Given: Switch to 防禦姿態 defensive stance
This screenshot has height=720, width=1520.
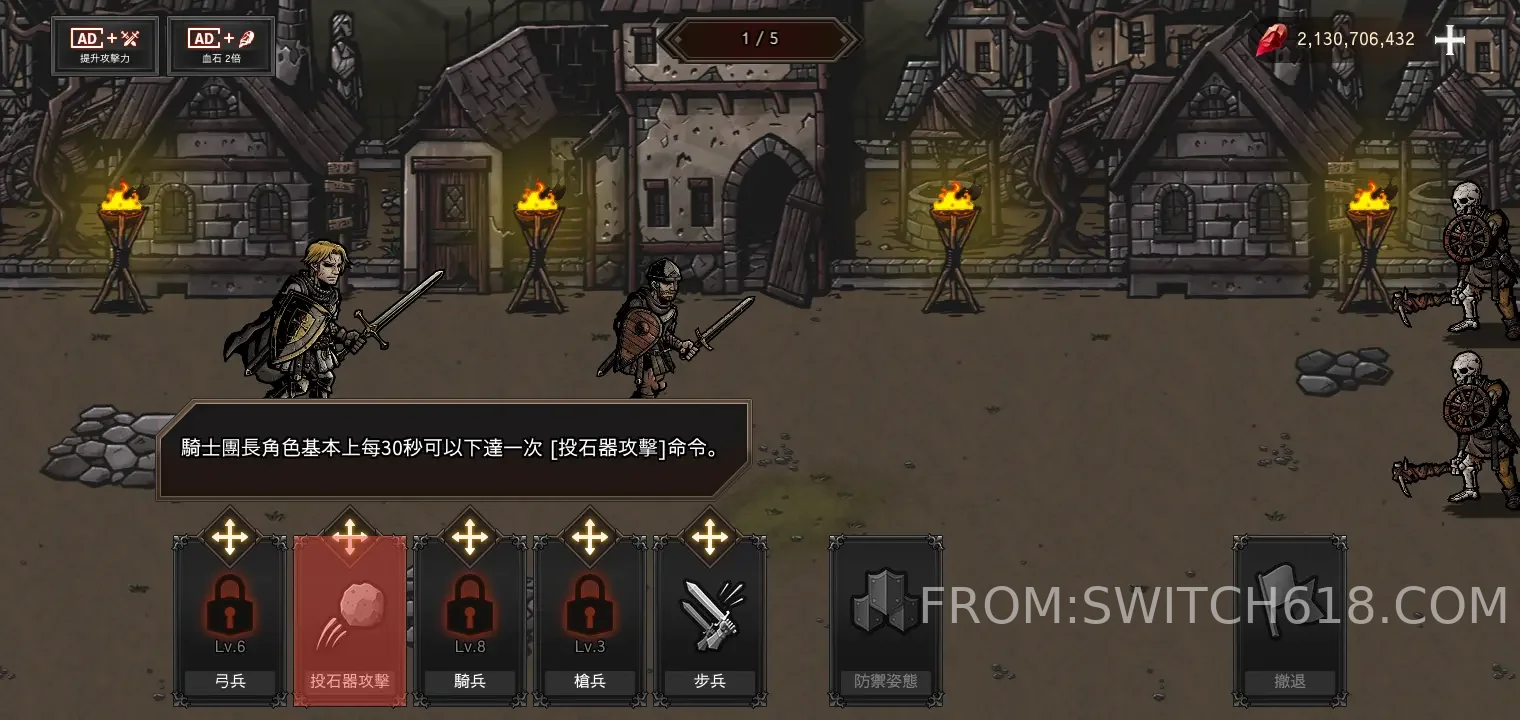Looking at the screenshot, I should [x=885, y=620].
